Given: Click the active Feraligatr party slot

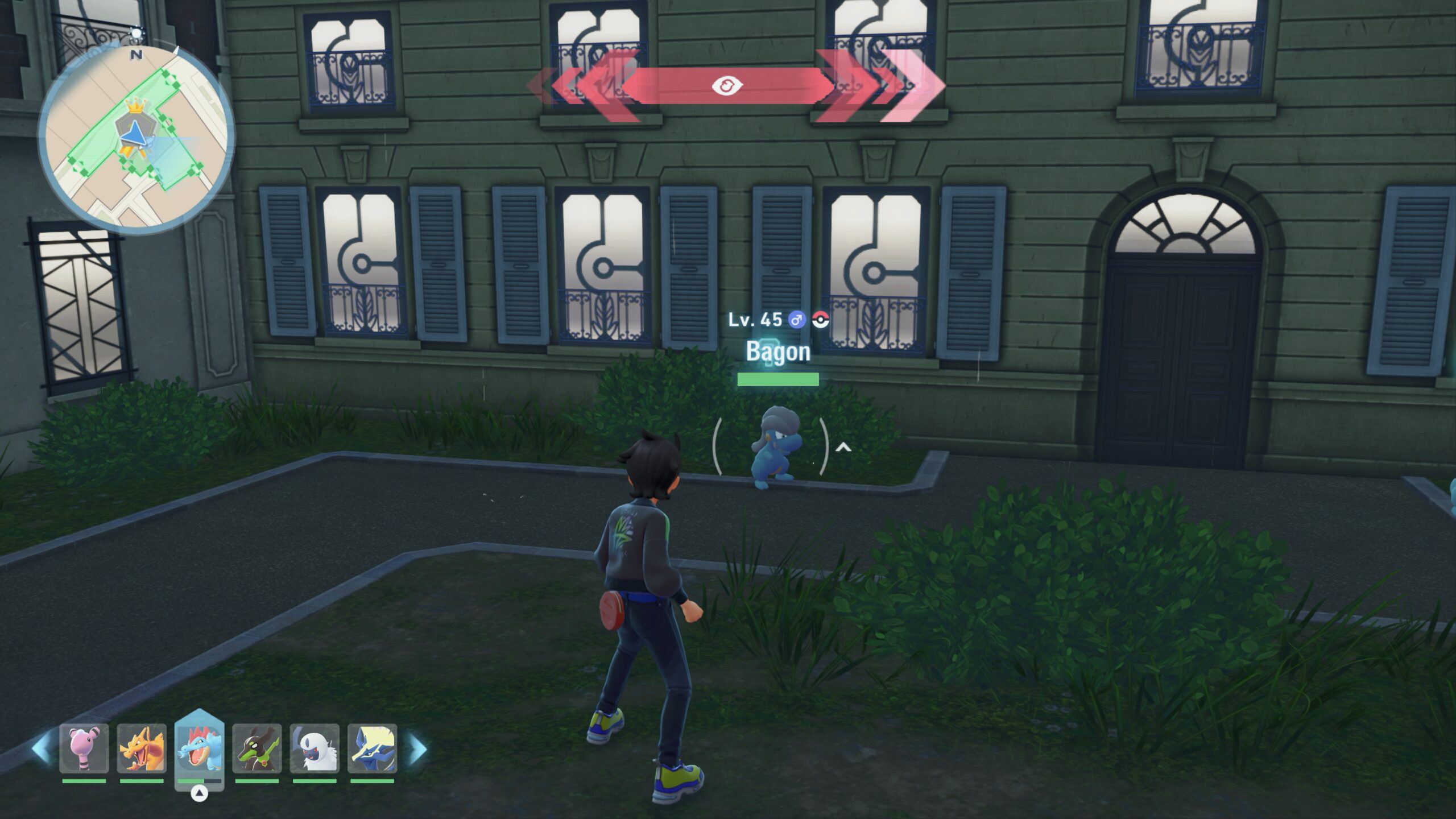Looking at the screenshot, I should [199, 747].
